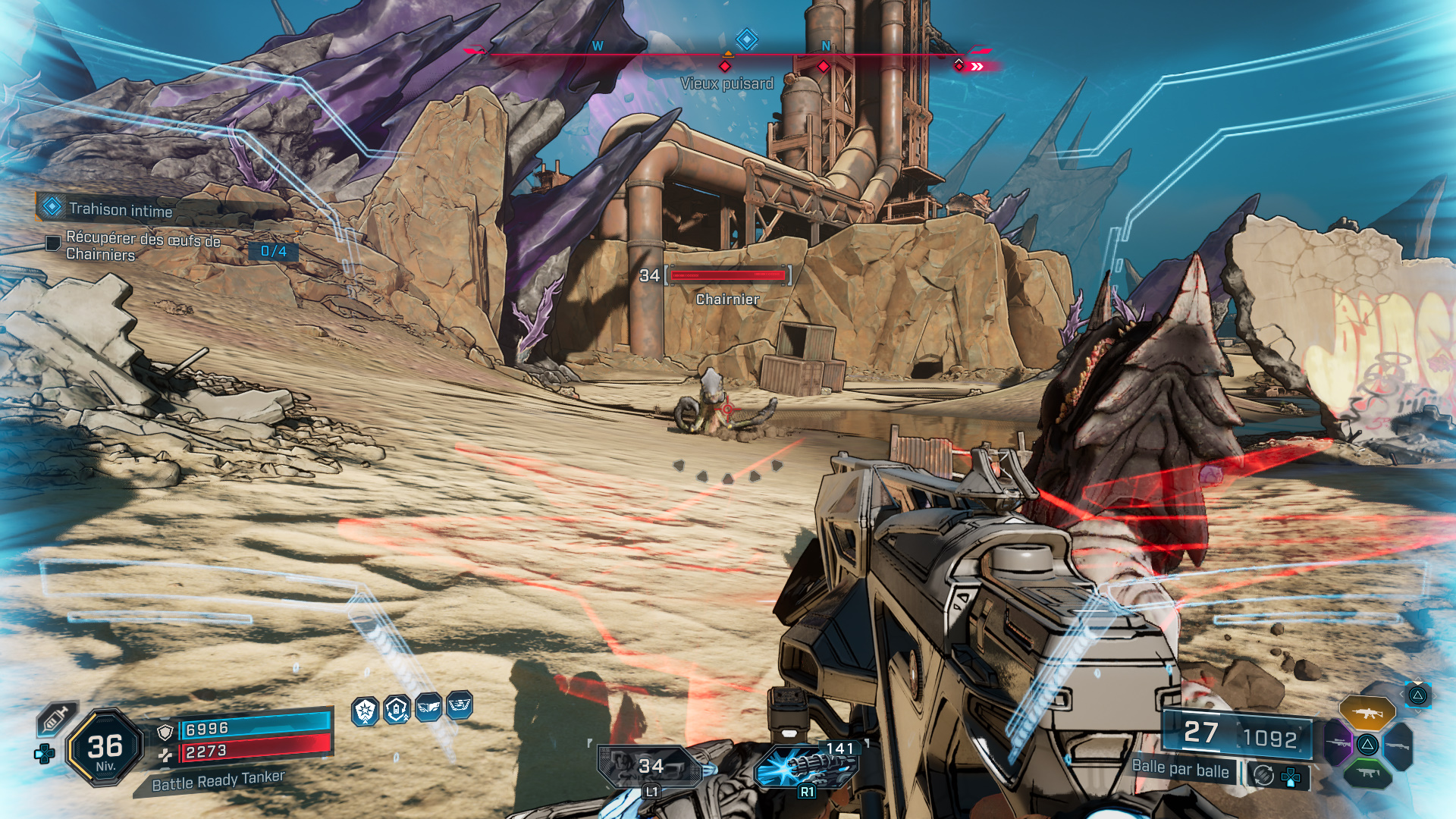Select the battery shield recharge buff icon
The height and width of the screenshot is (819, 1456).
pyautogui.click(x=397, y=710)
